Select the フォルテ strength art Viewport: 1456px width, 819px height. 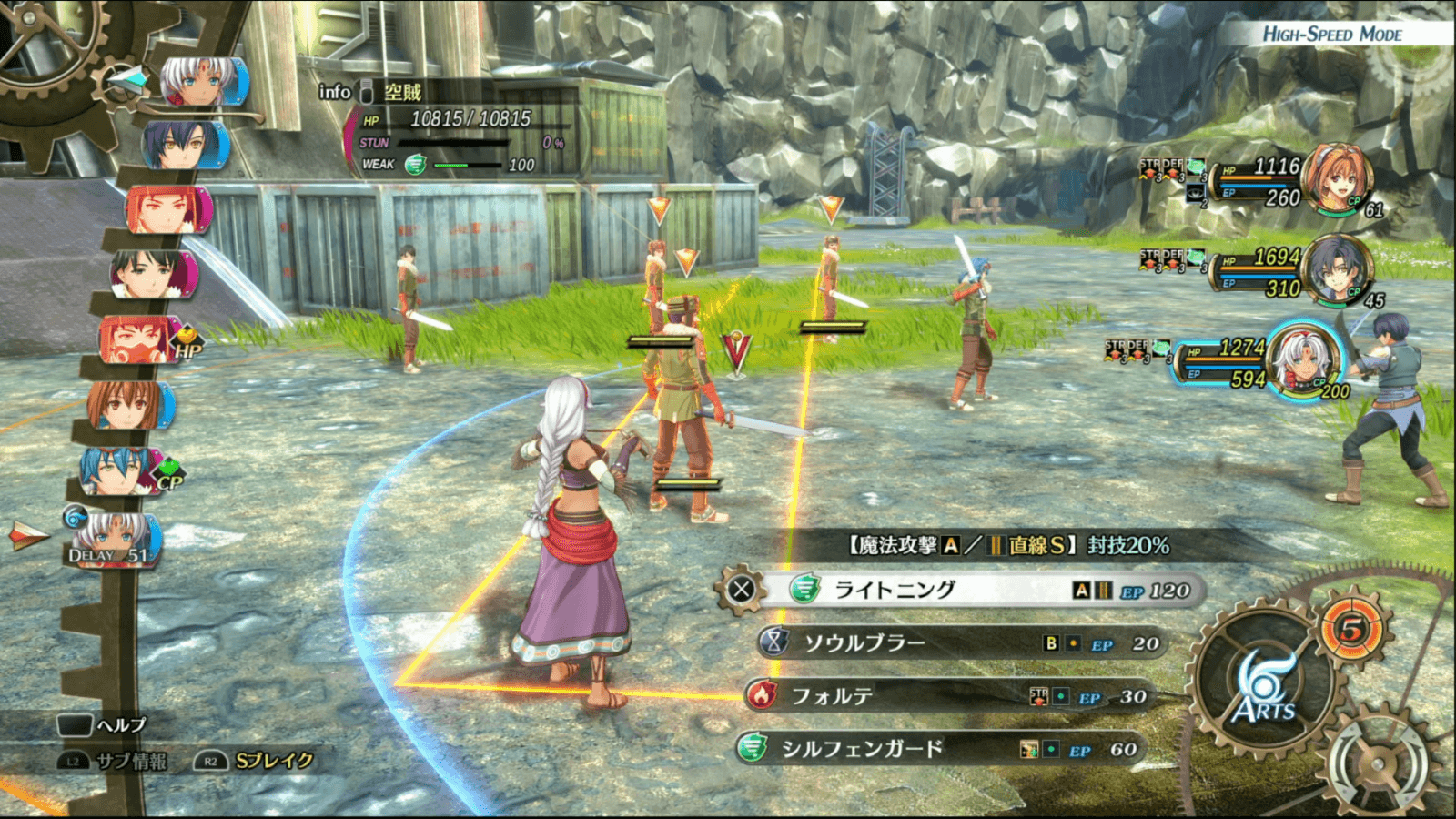[946, 696]
